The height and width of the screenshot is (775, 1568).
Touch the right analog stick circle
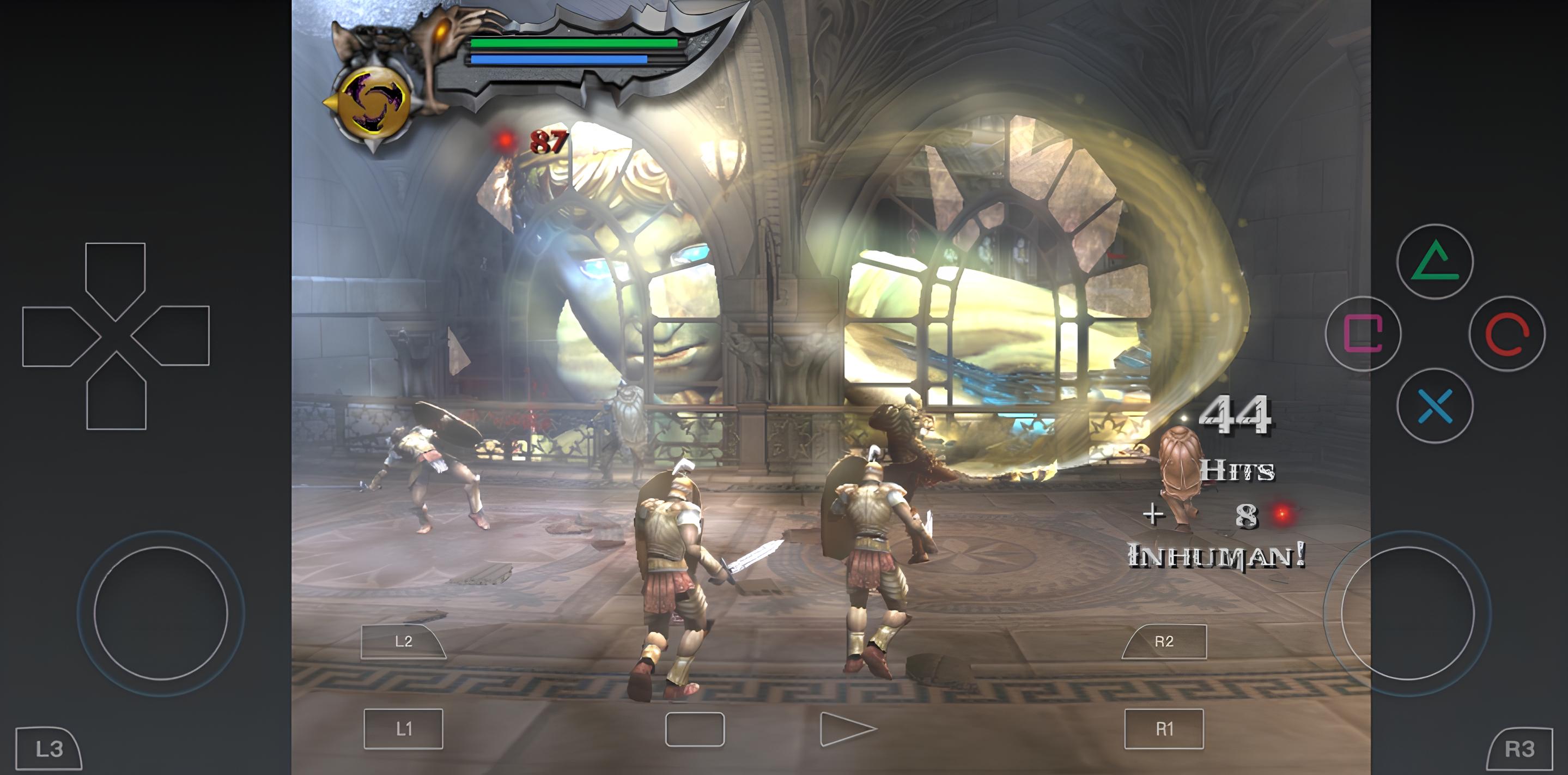1407,613
